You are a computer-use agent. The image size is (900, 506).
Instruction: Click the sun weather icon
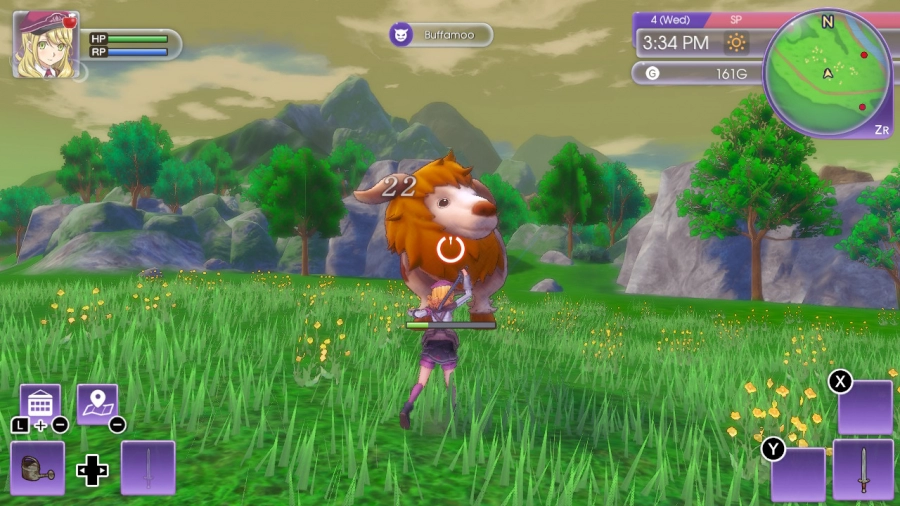(x=737, y=43)
